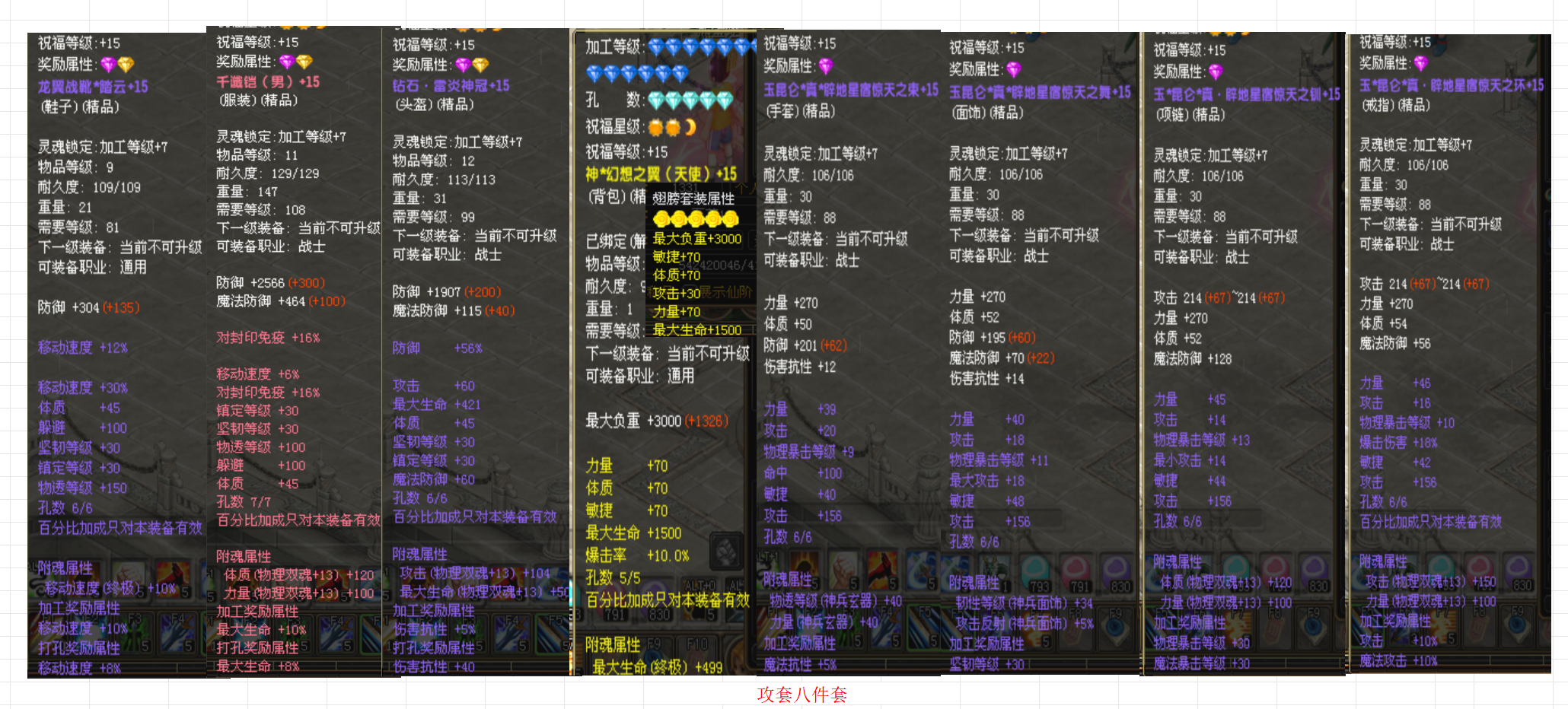Click the sword strike skill in slot F5
The width and height of the screenshot is (1568, 709).
[x=925, y=628]
